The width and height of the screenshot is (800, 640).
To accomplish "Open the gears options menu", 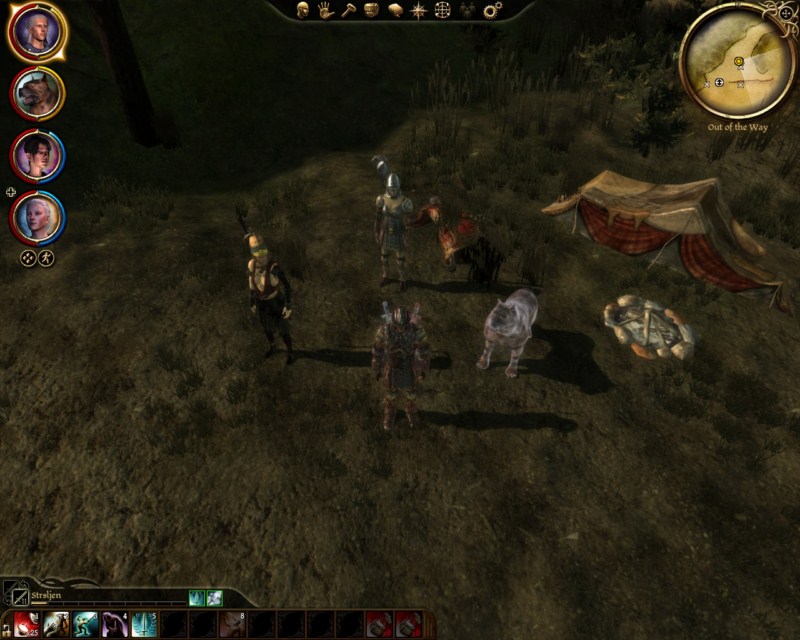I will pos(492,10).
